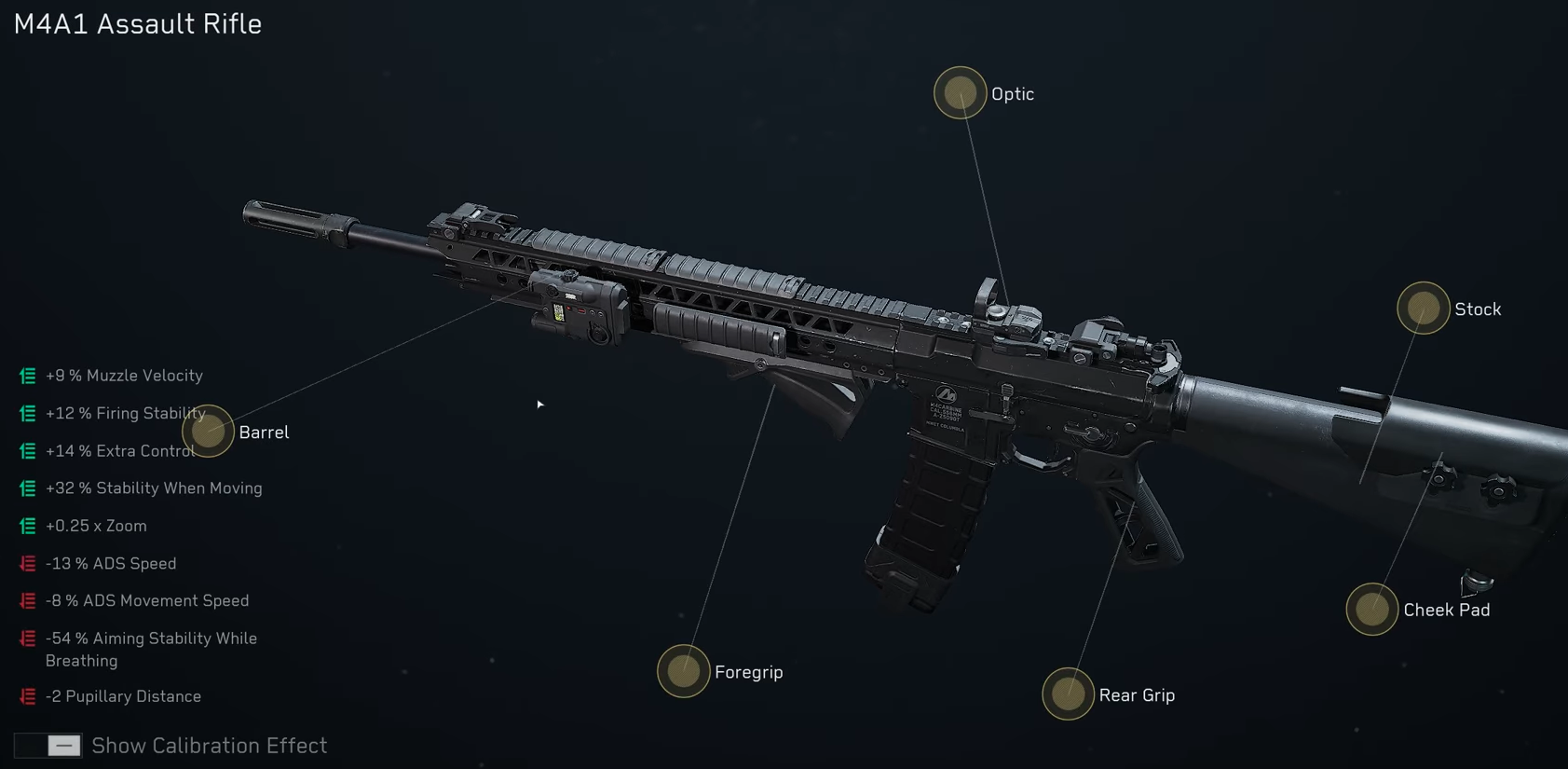
Task: Click the +32 % Stability When Moving stat
Action: click(x=153, y=487)
